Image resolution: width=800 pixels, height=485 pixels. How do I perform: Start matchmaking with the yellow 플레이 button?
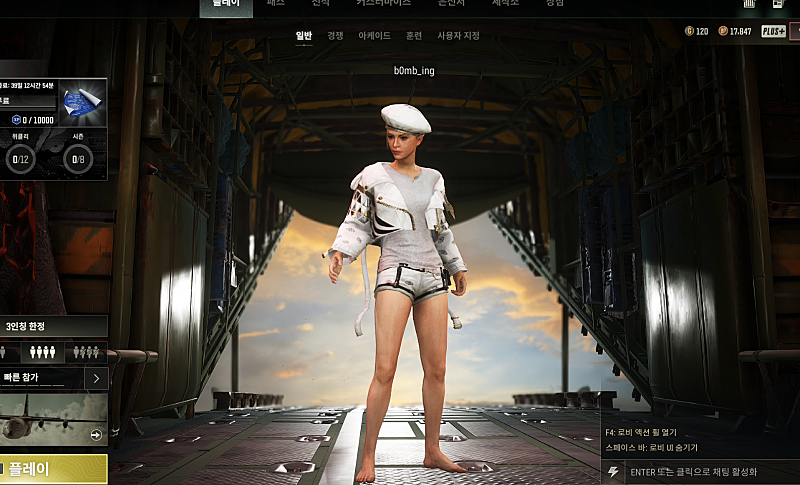click(52, 469)
